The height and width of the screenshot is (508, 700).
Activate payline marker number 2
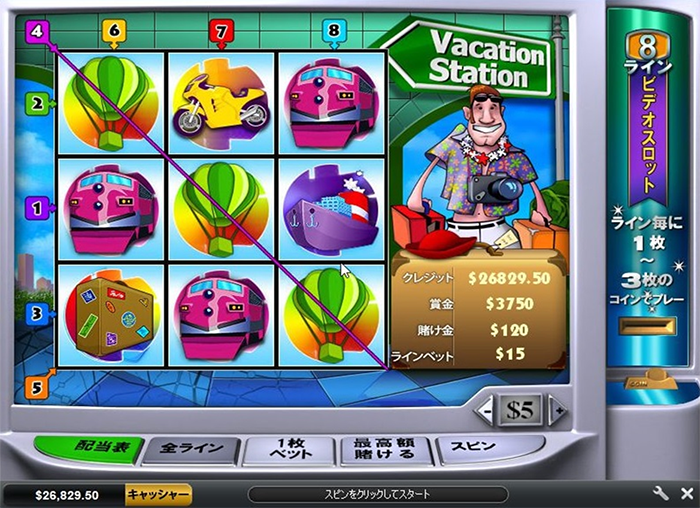[x=37, y=102]
